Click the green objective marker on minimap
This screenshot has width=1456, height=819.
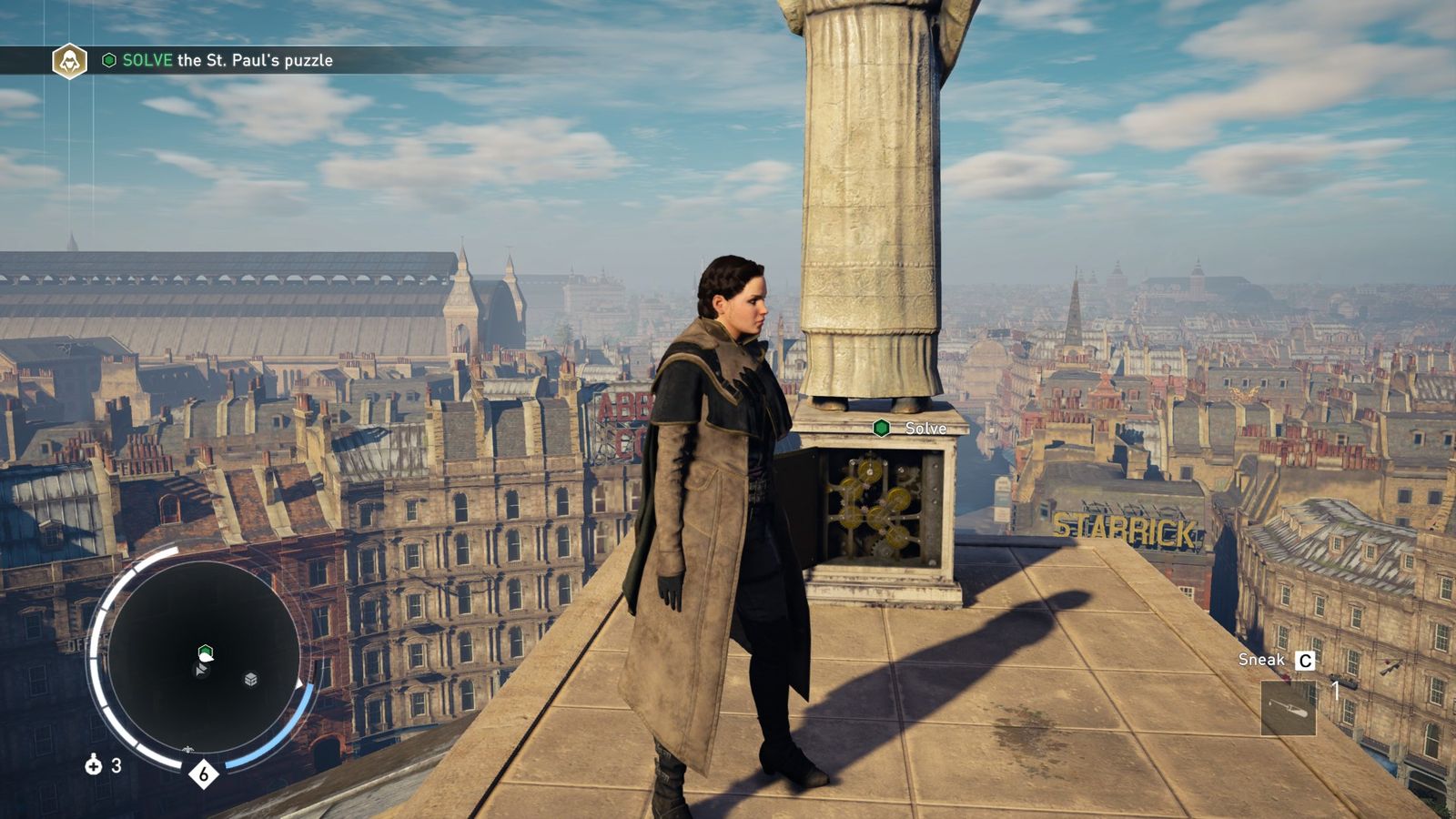tap(206, 652)
